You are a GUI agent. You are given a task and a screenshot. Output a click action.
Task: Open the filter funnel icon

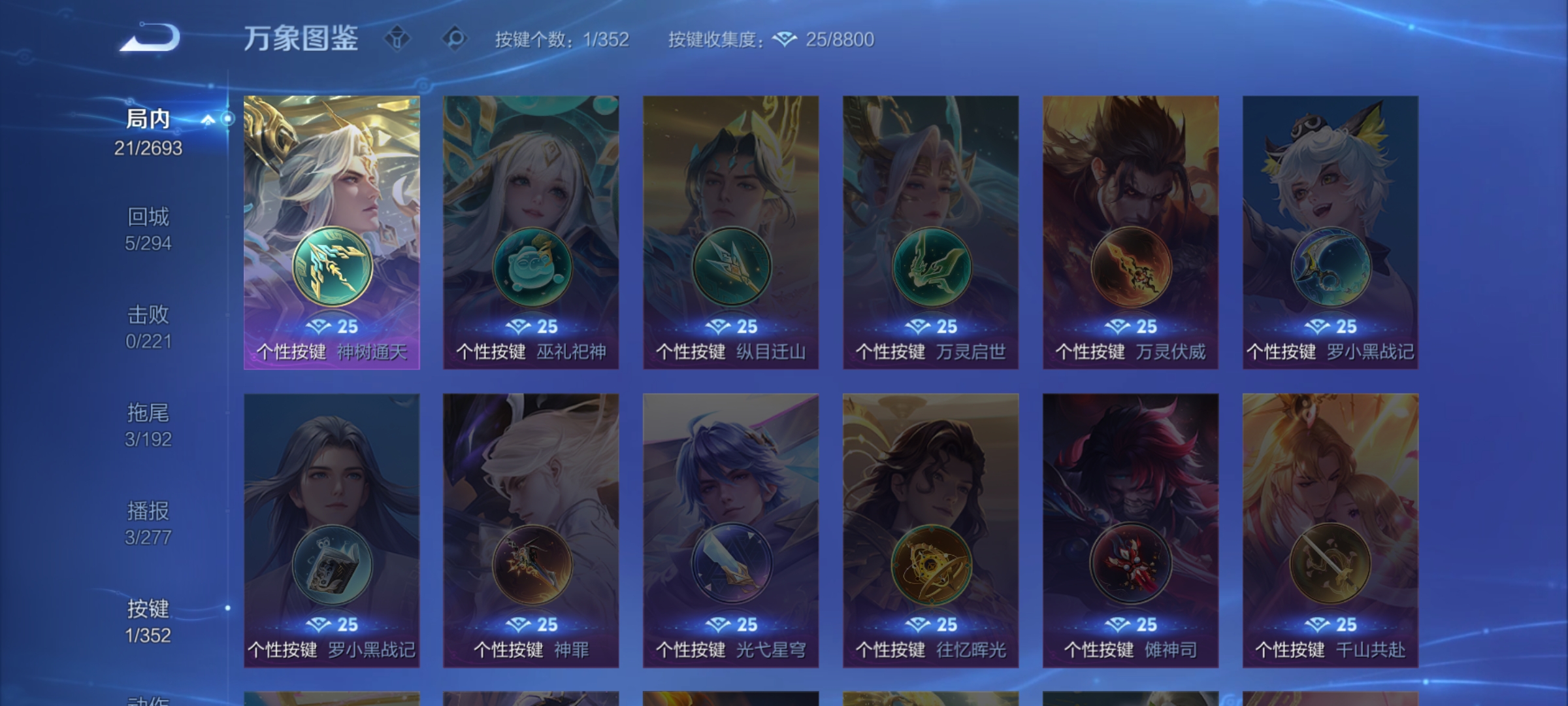click(397, 39)
